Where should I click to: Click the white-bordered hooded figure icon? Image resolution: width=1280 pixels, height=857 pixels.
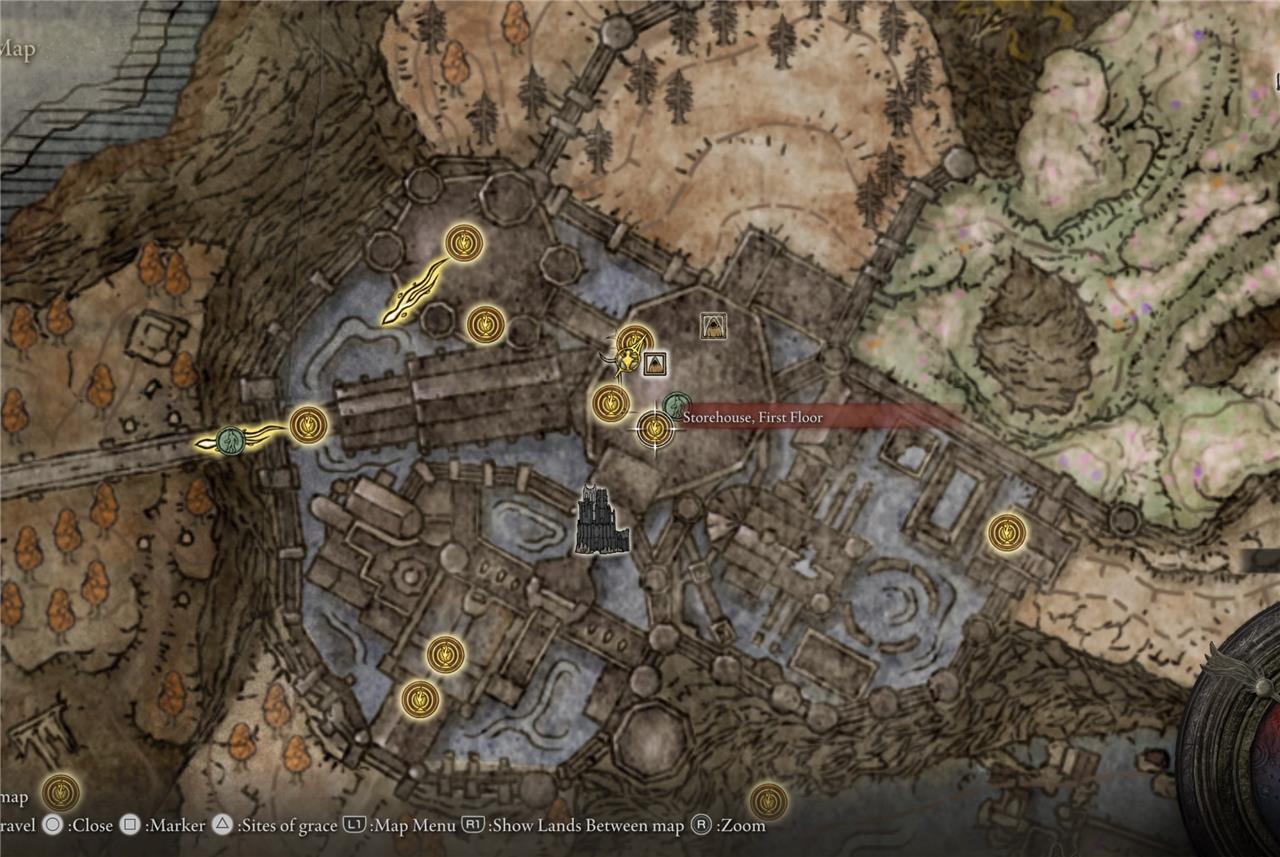(x=713, y=324)
